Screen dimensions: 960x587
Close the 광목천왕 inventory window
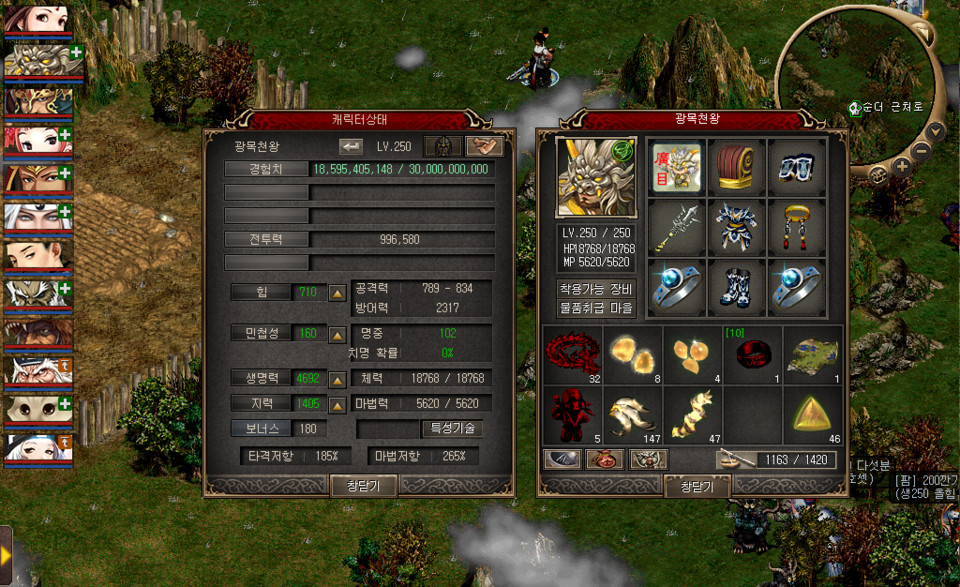[x=698, y=486]
